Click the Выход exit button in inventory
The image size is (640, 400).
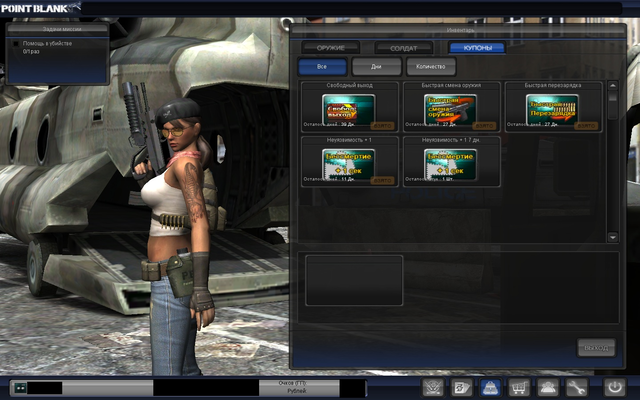596,348
